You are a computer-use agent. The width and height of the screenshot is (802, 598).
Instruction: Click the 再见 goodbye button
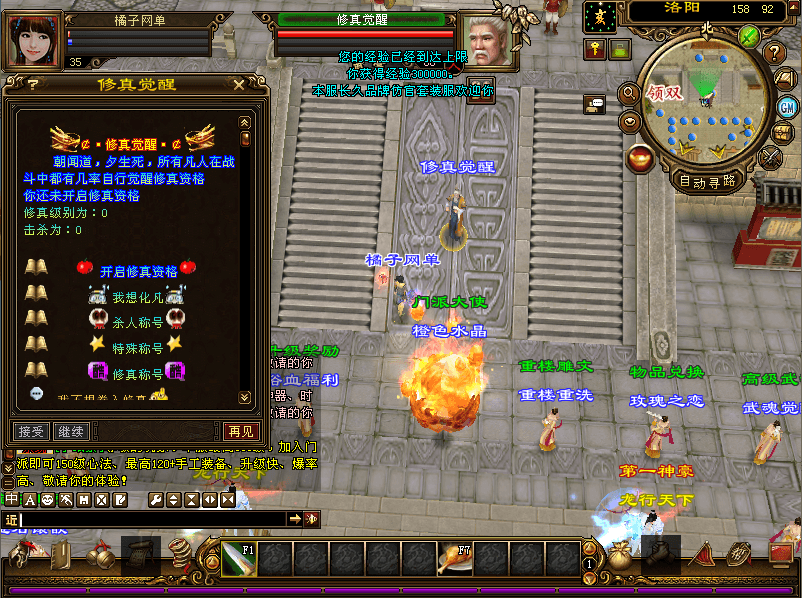[241, 431]
